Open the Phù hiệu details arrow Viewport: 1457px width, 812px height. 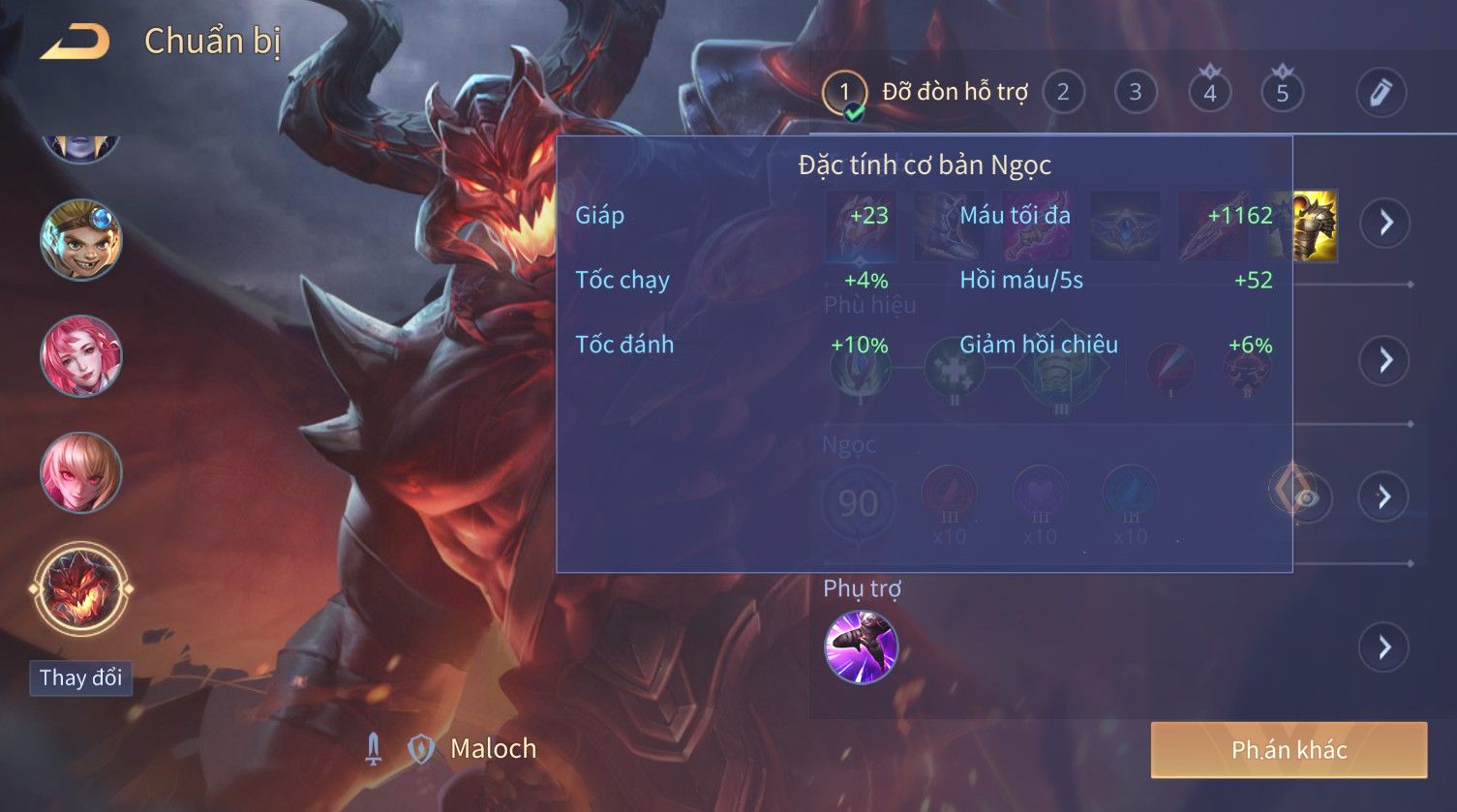click(x=1385, y=360)
